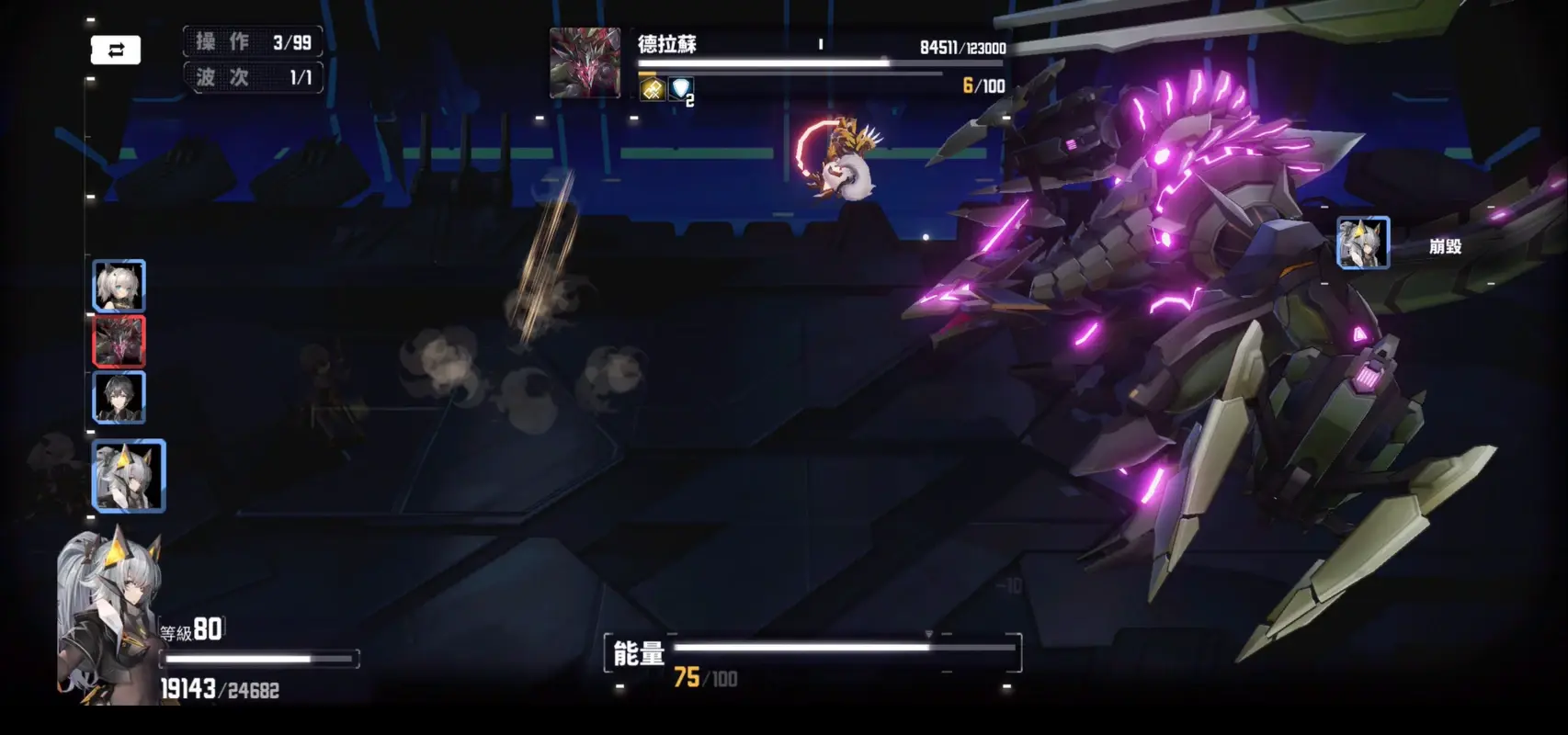Select the boss 德拉蘇 portrait icon
Screen dimensions: 1568x735
pyautogui.click(x=583, y=61)
